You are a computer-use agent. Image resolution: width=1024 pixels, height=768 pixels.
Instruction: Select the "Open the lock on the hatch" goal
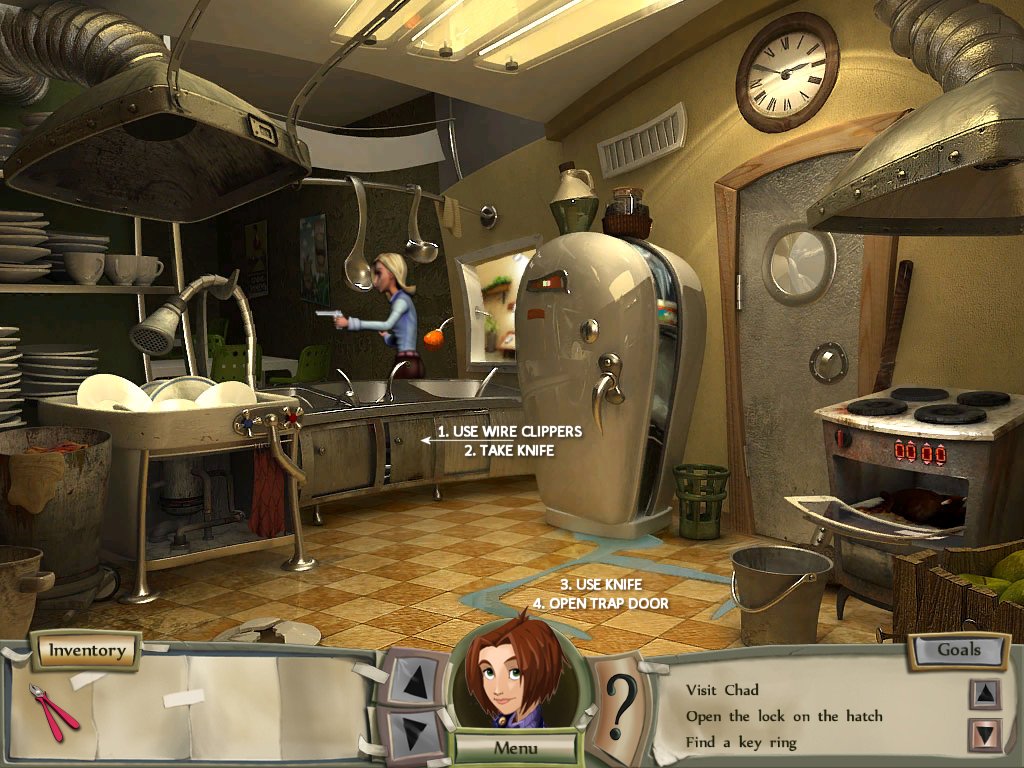click(x=783, y=716)
